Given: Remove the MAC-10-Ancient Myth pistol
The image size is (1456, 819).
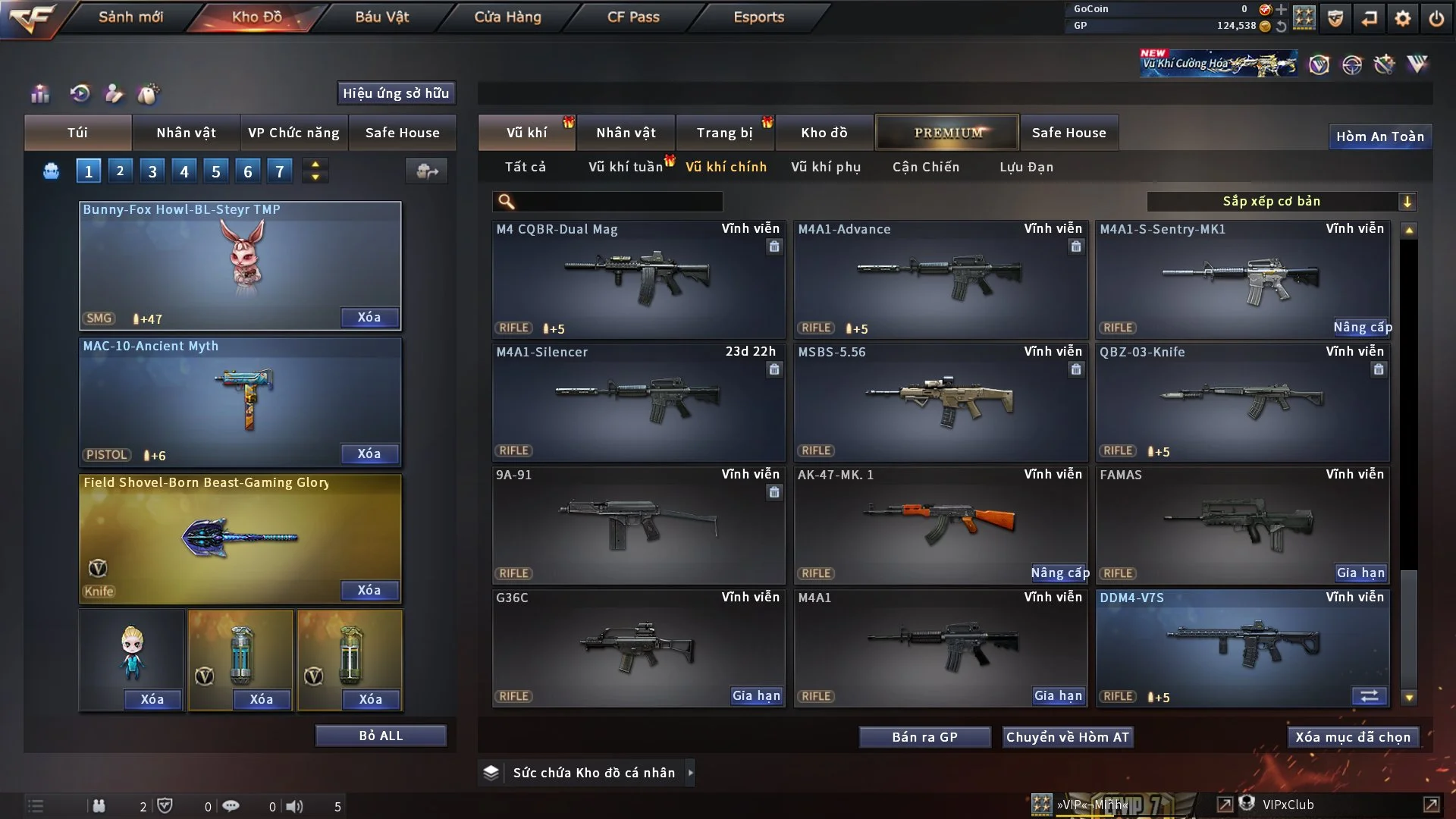Looking at the screenshot, I should click(x=369, y=453).
